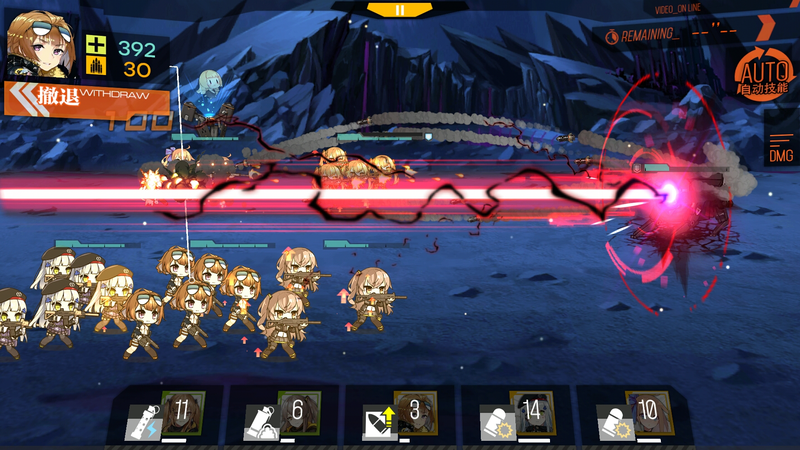This screenshot has width=800, height=450.
Task: Trigger the grenade skill showing cooldown 14
Action: pyautogui.click(x=517, y=416)
